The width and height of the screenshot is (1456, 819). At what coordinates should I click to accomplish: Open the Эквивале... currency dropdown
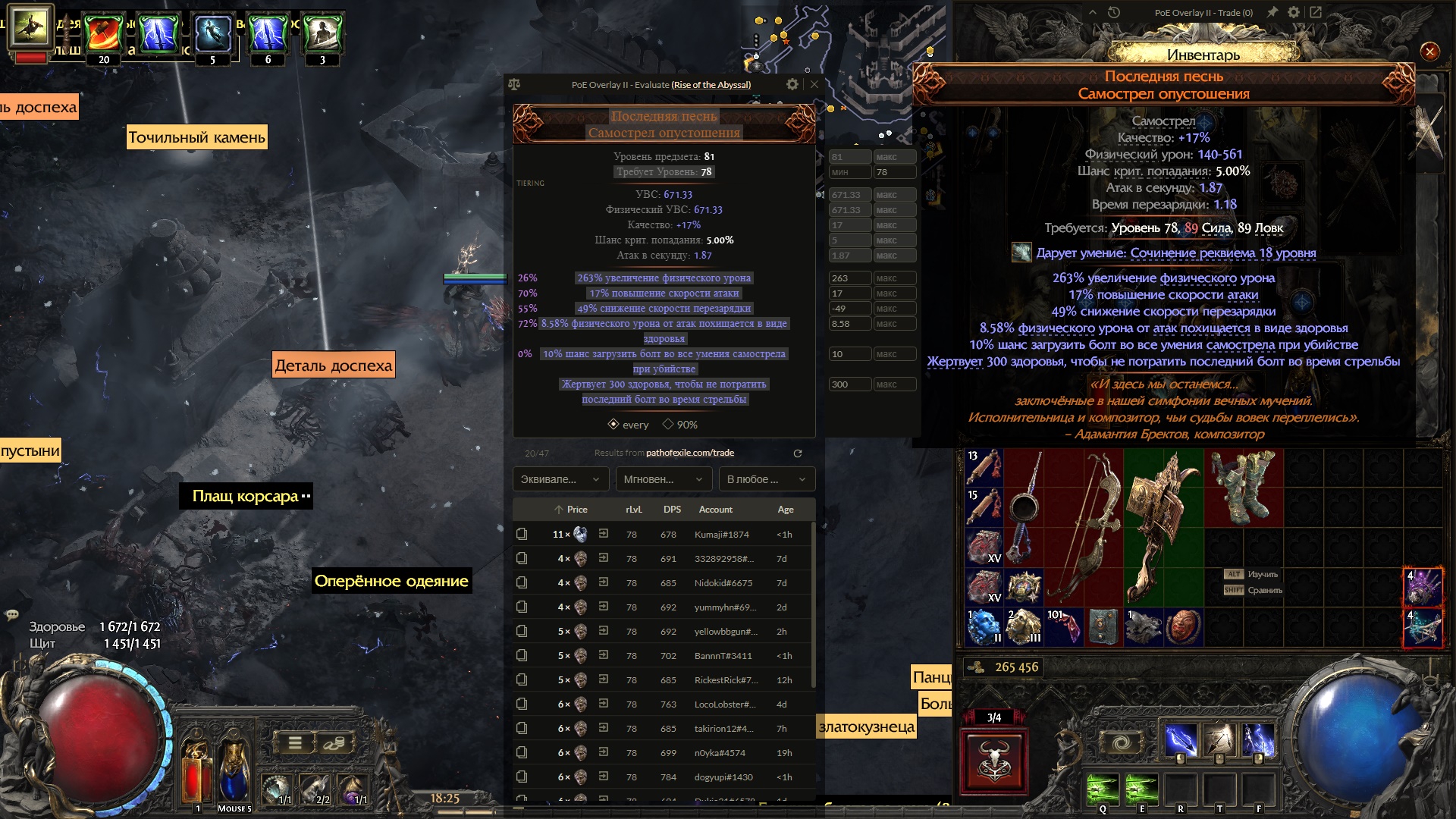[560, 479]
